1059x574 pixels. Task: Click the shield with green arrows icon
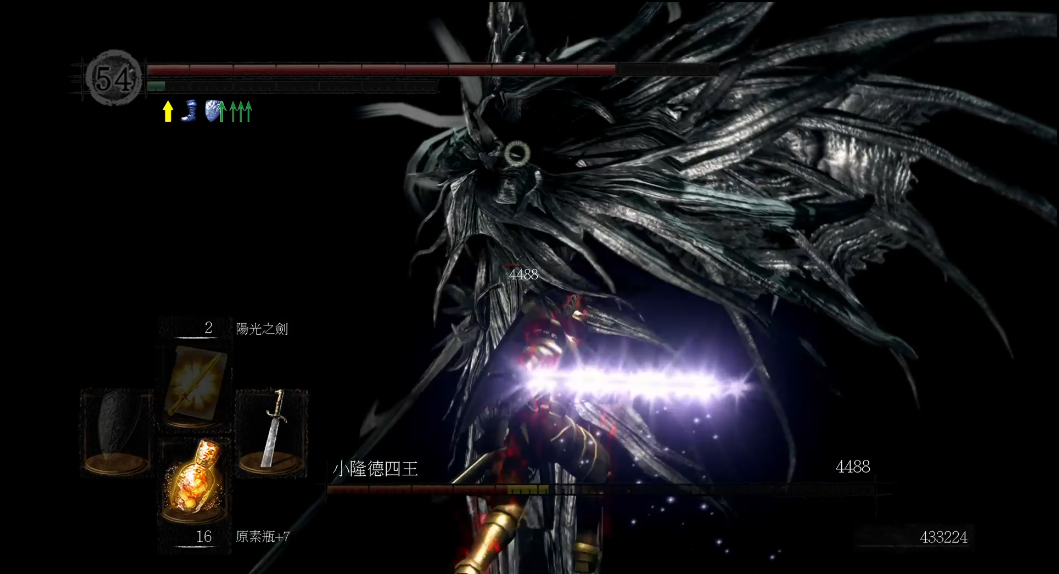pos(213,111)
